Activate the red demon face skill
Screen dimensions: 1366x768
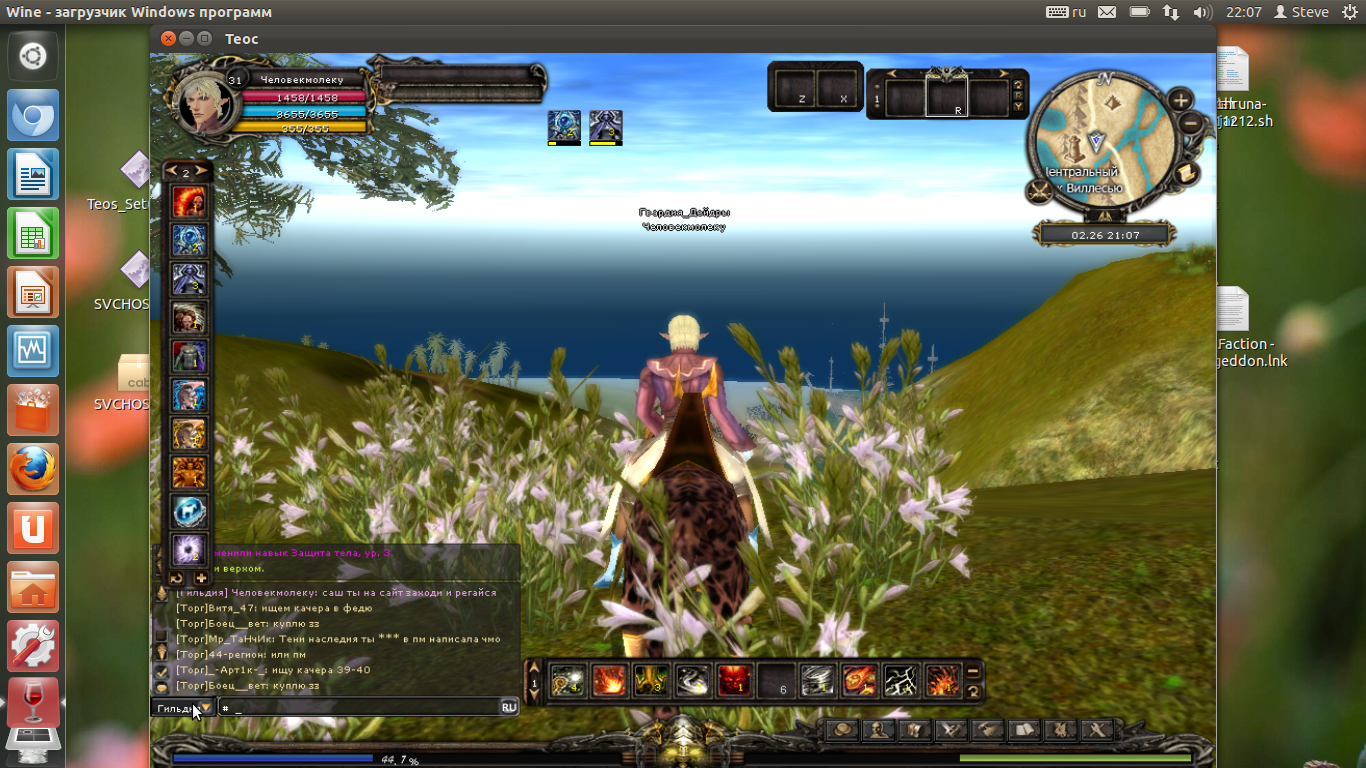[x=734, y=680]
